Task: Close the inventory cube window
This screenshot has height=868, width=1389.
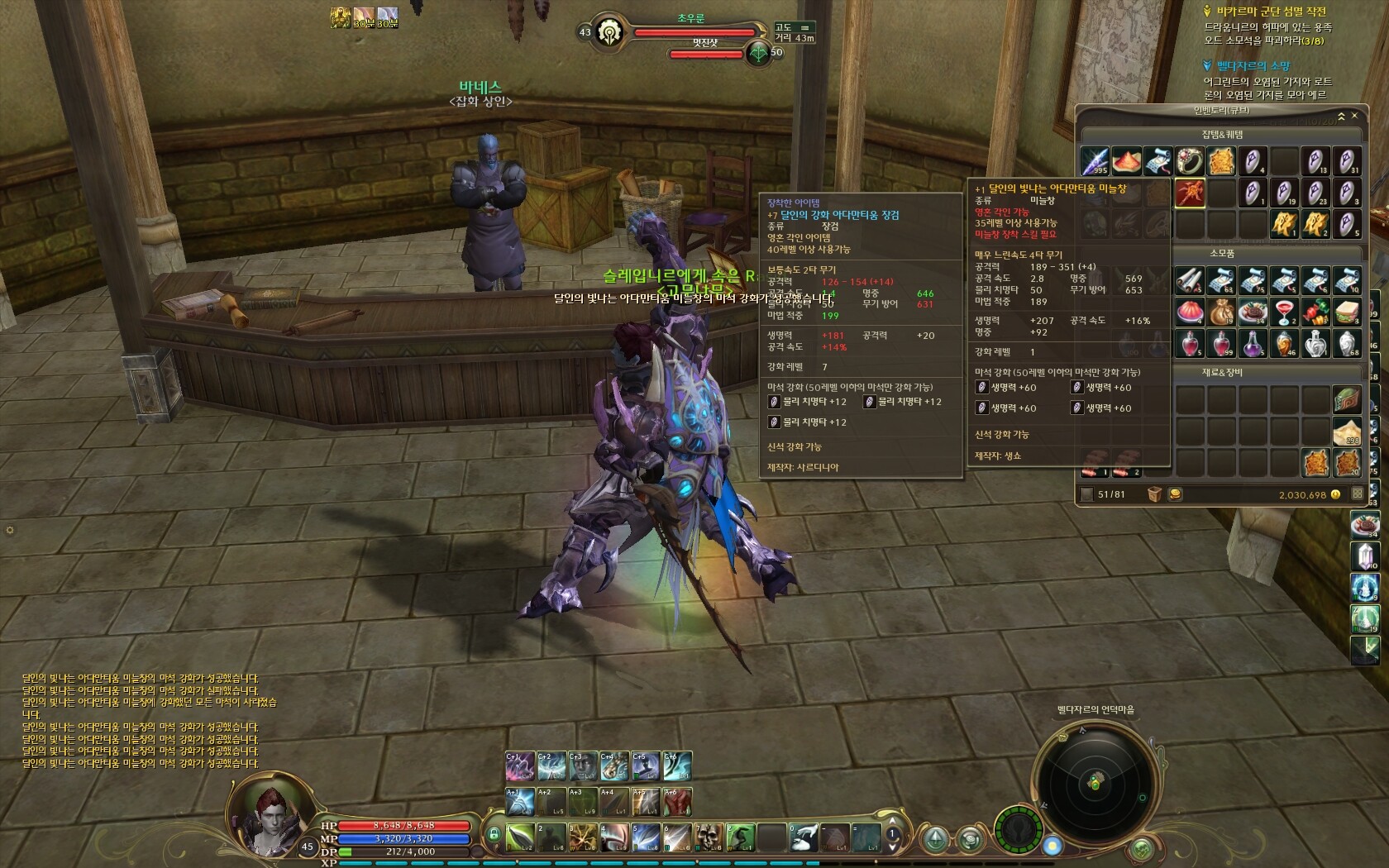Action: pos(1354,116)
